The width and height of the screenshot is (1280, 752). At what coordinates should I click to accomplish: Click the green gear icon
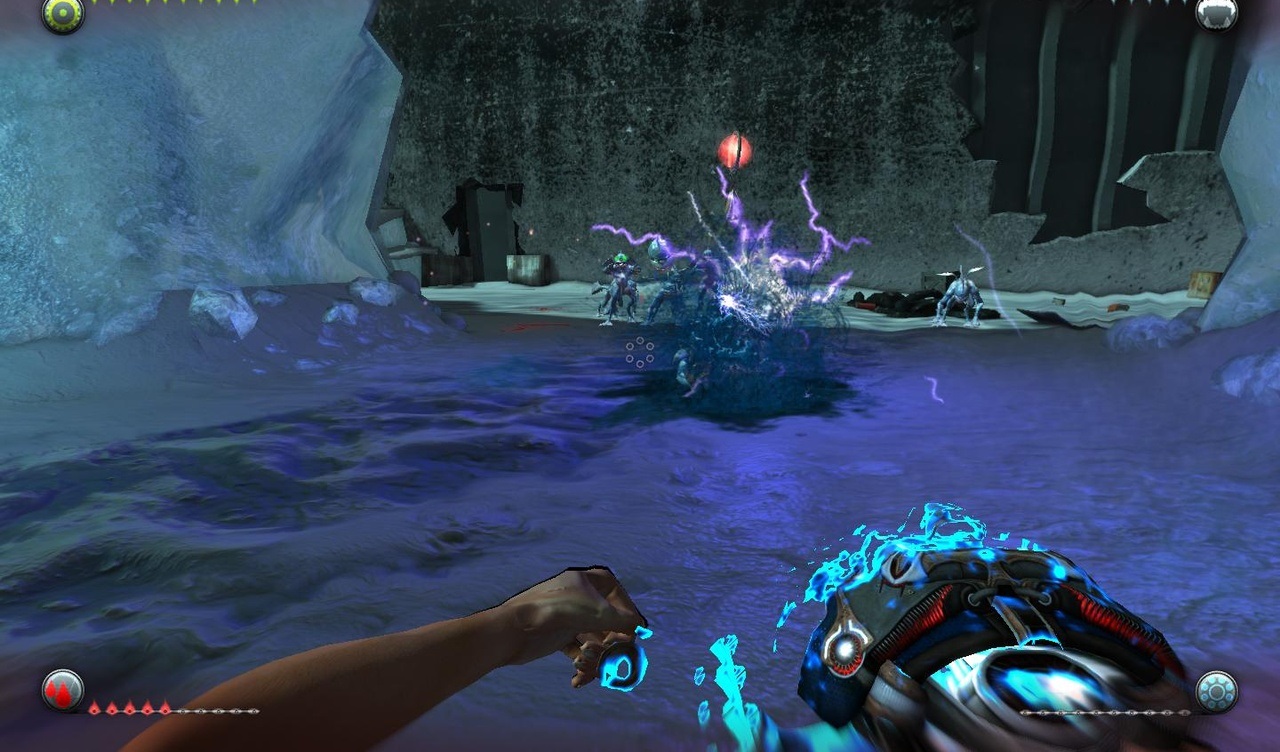(x=62, y=14)
